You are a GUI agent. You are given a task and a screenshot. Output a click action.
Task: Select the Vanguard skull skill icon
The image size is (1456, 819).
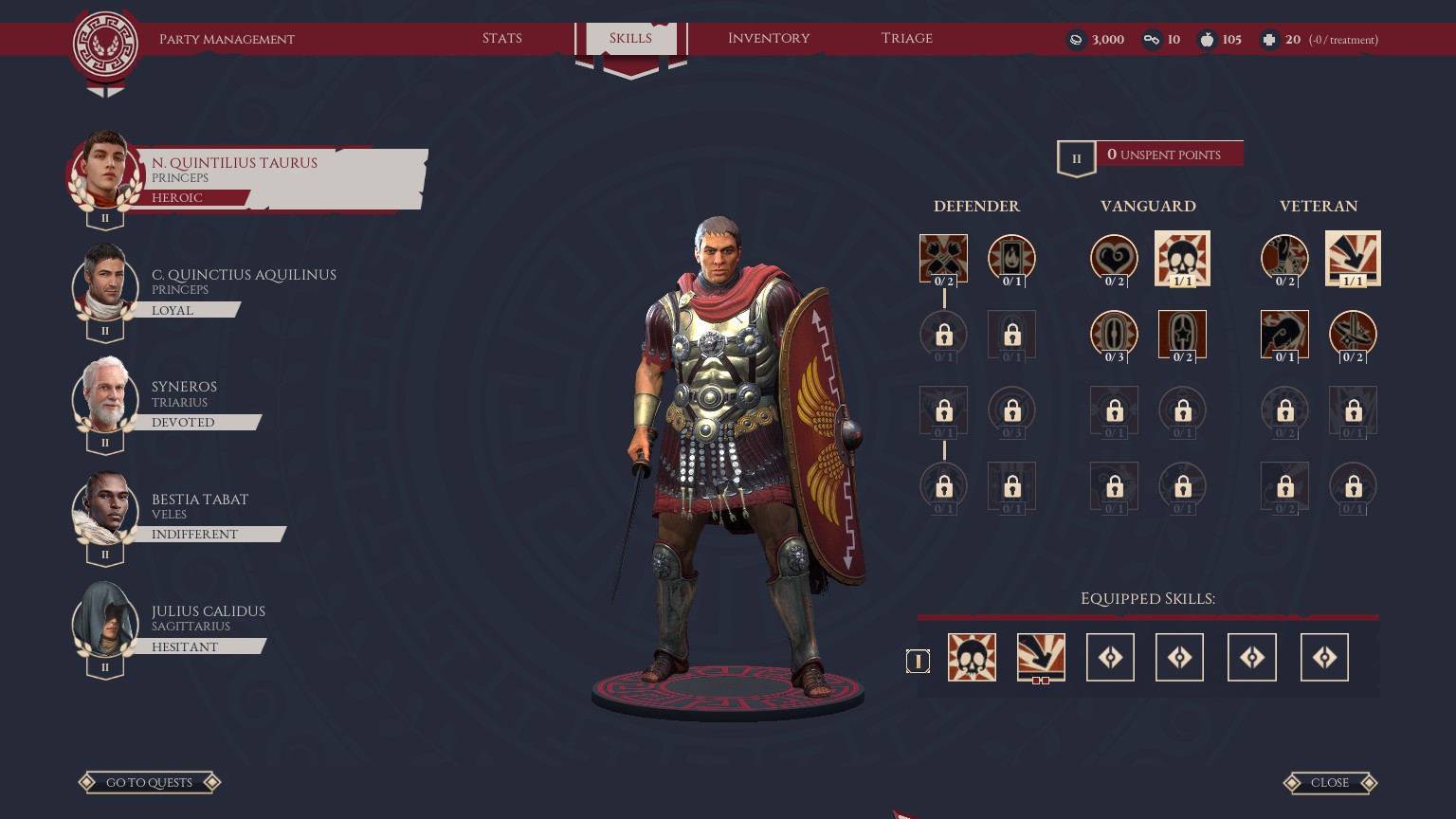pos(1182,258)
